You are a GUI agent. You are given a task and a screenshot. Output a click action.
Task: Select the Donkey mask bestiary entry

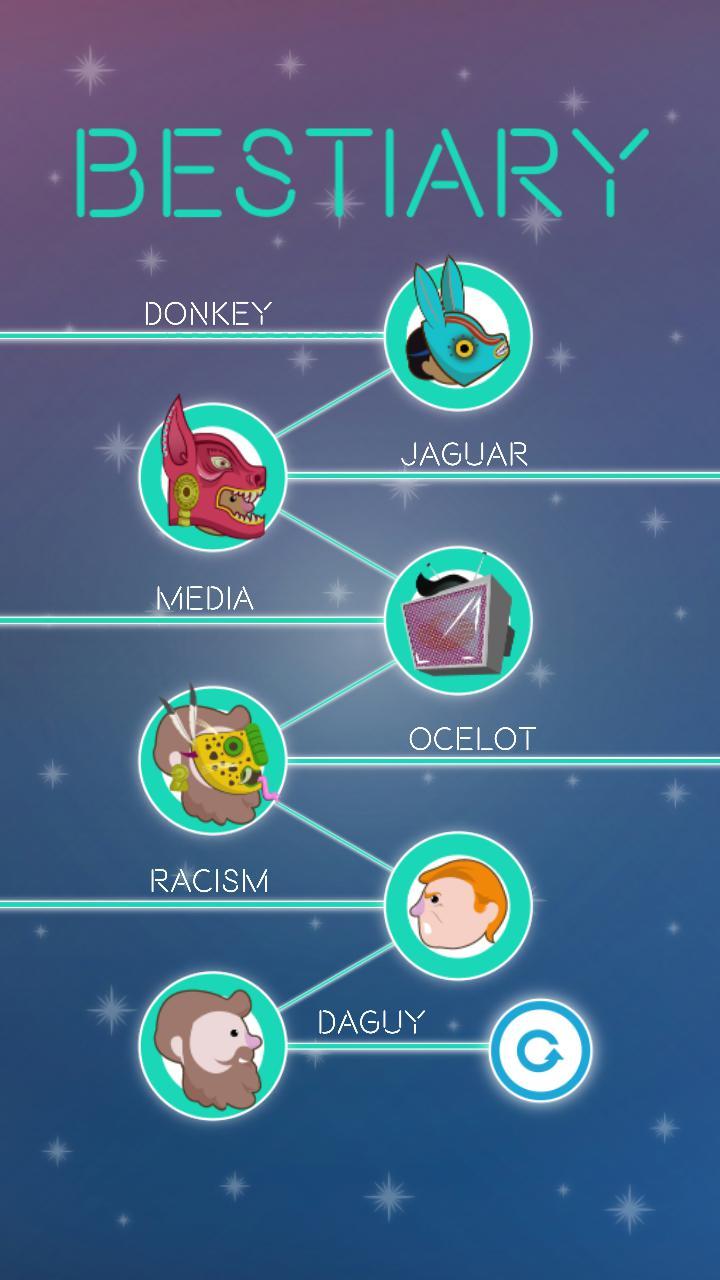(x=458, y=336)
